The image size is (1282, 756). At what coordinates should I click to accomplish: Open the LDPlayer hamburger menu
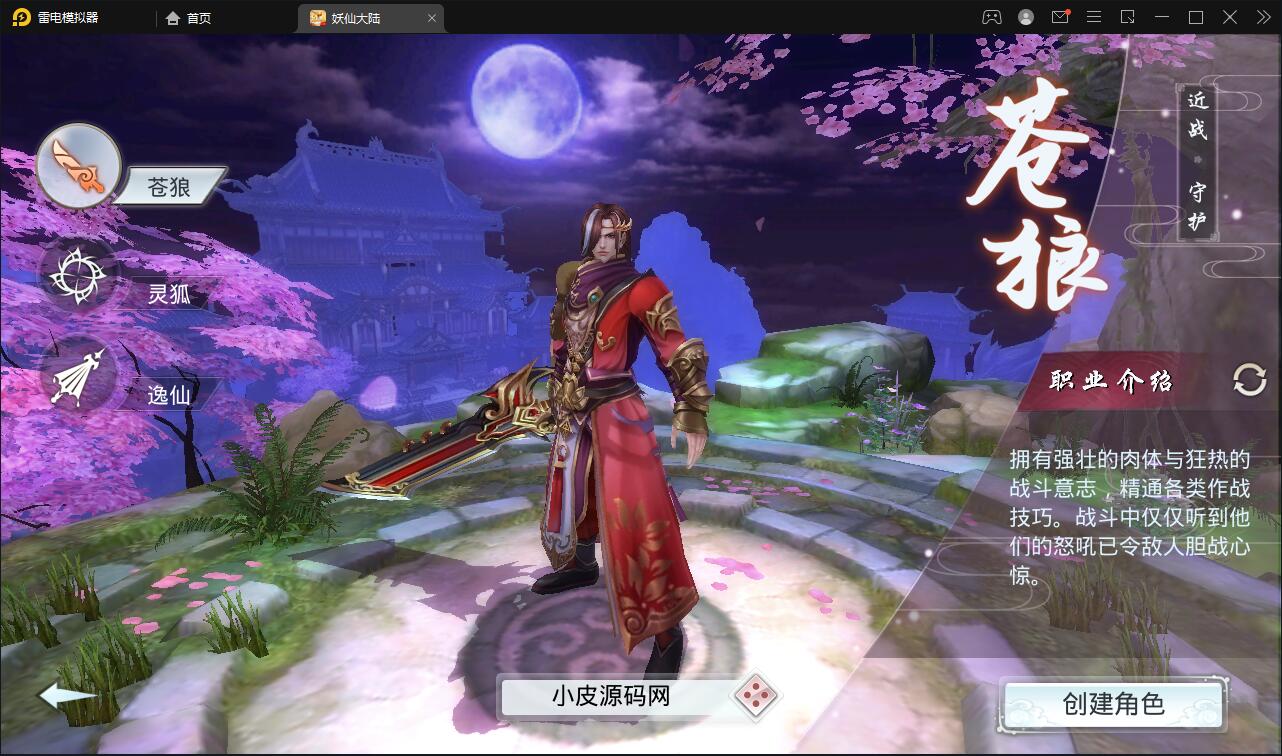[1094, 17]
